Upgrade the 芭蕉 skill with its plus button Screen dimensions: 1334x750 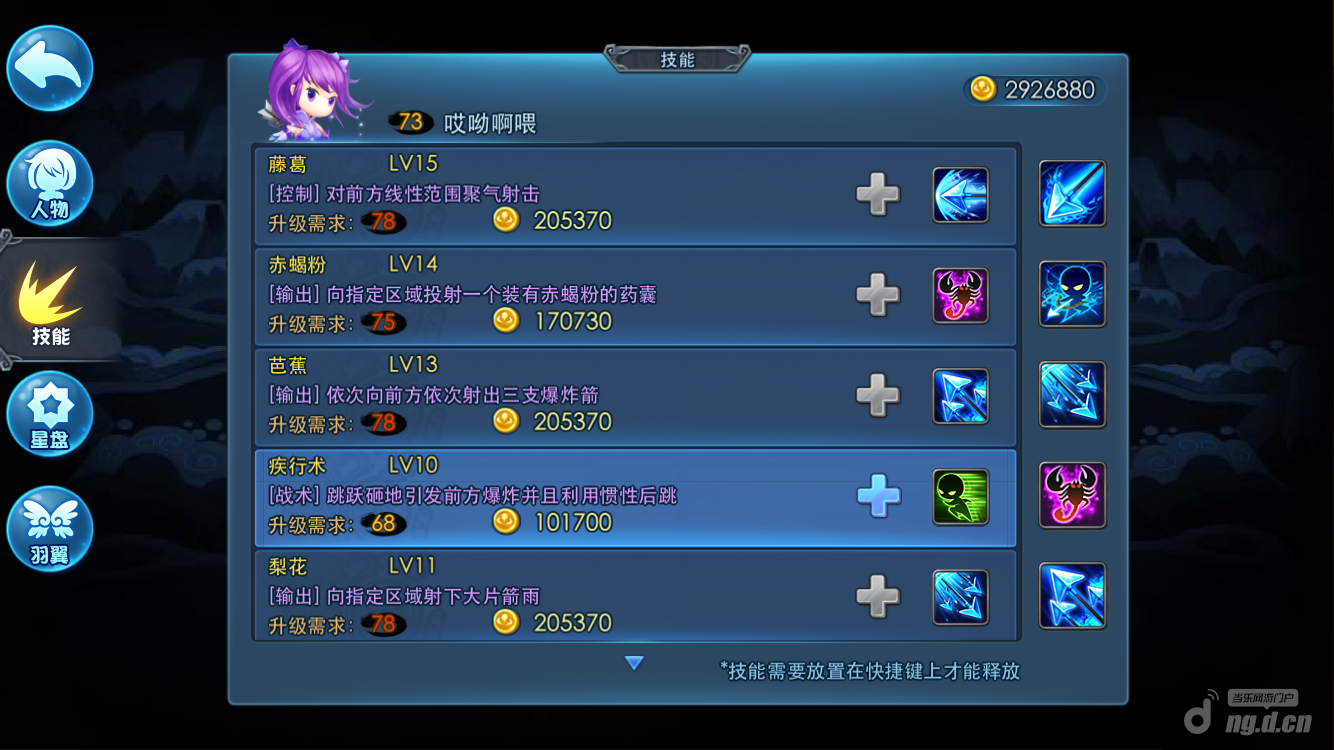click(878, 396)
